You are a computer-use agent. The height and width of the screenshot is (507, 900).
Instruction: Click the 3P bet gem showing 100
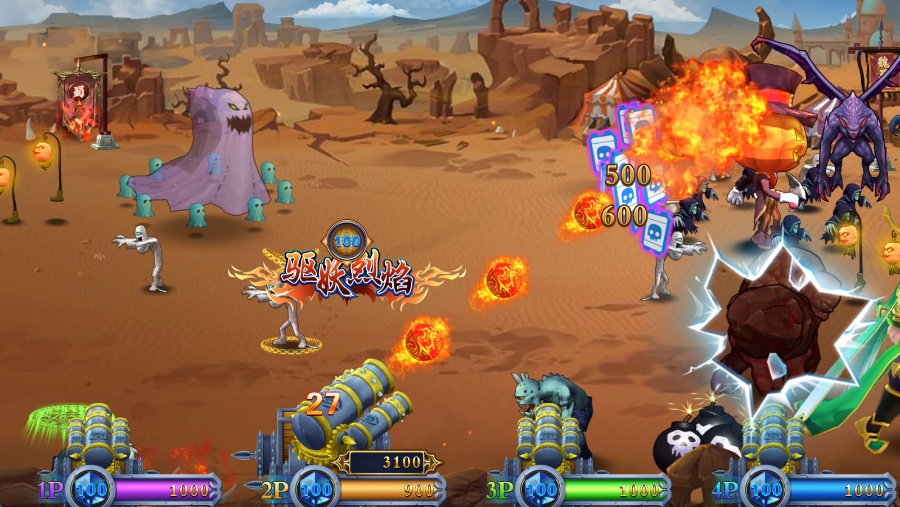tap(541, 490)
